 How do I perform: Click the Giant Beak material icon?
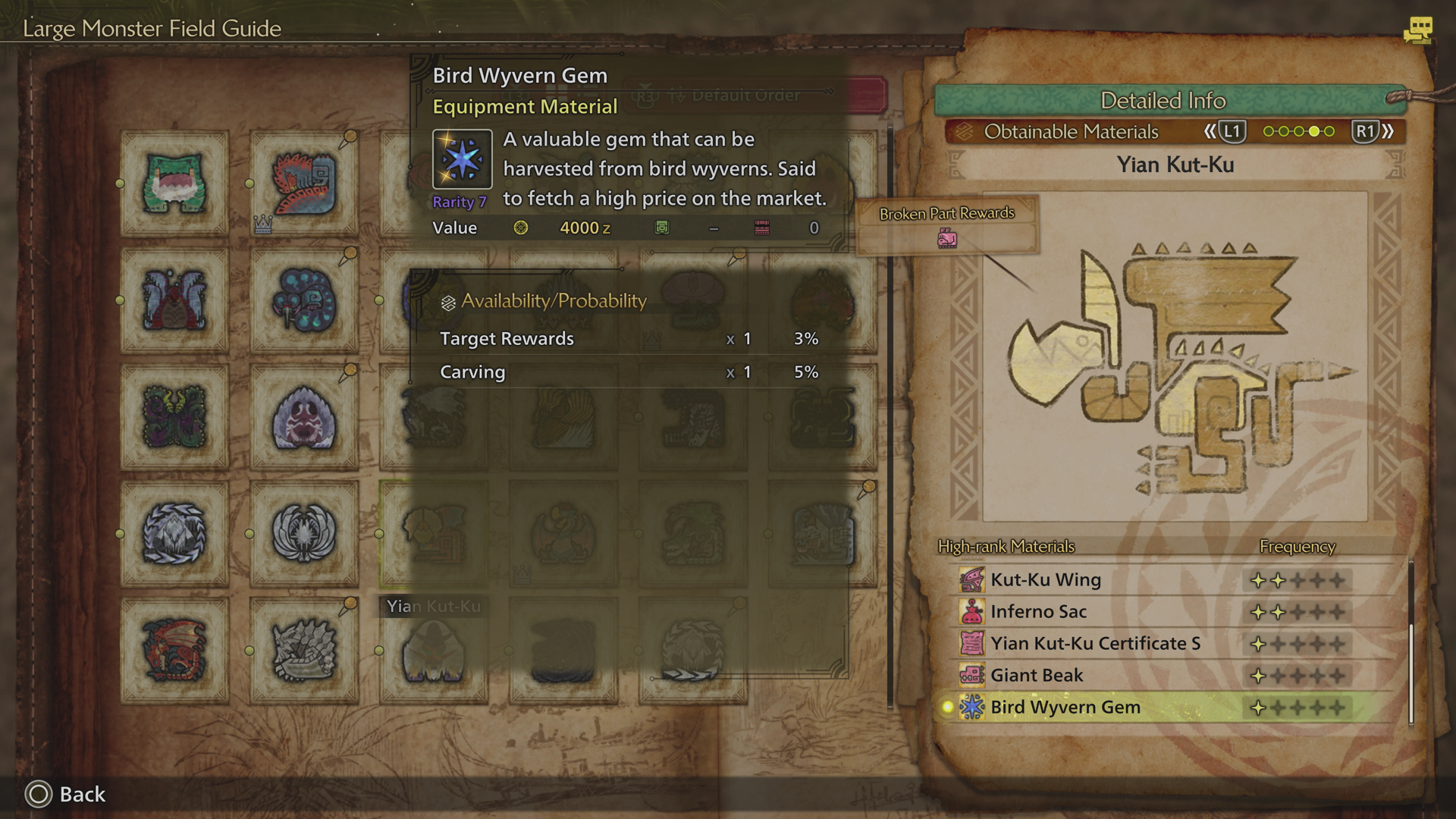point(973,674)
